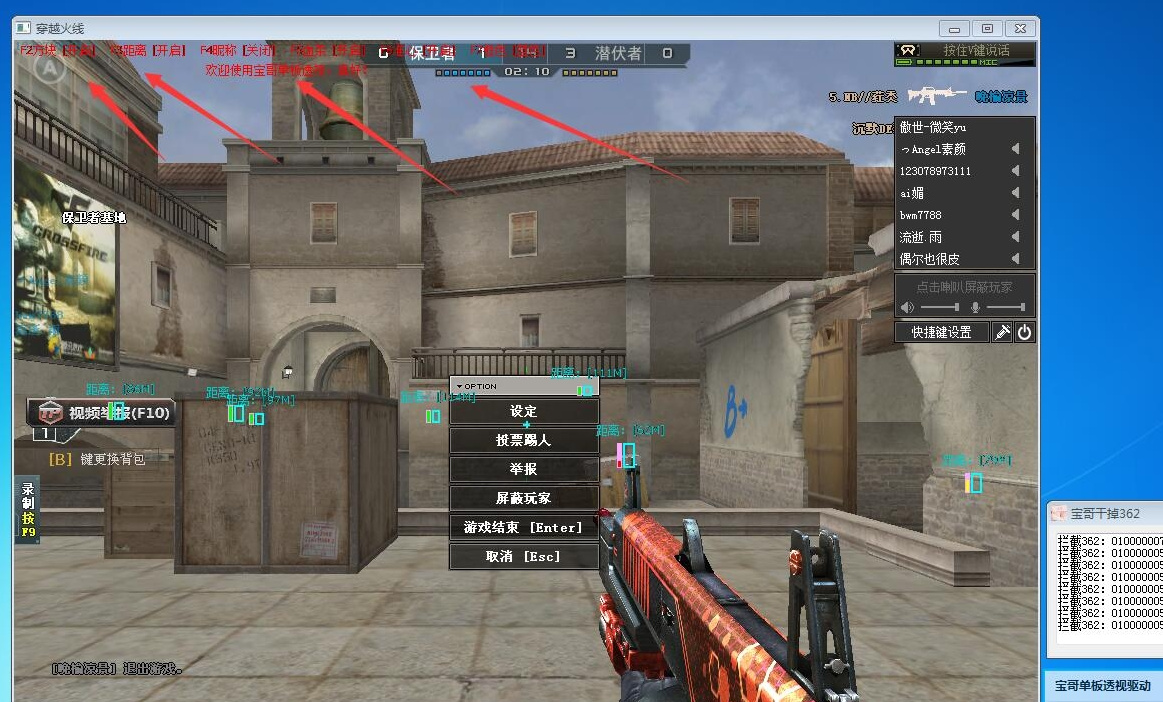
Task: Close the 穿越火线 game window
Action: point(1019,28)
